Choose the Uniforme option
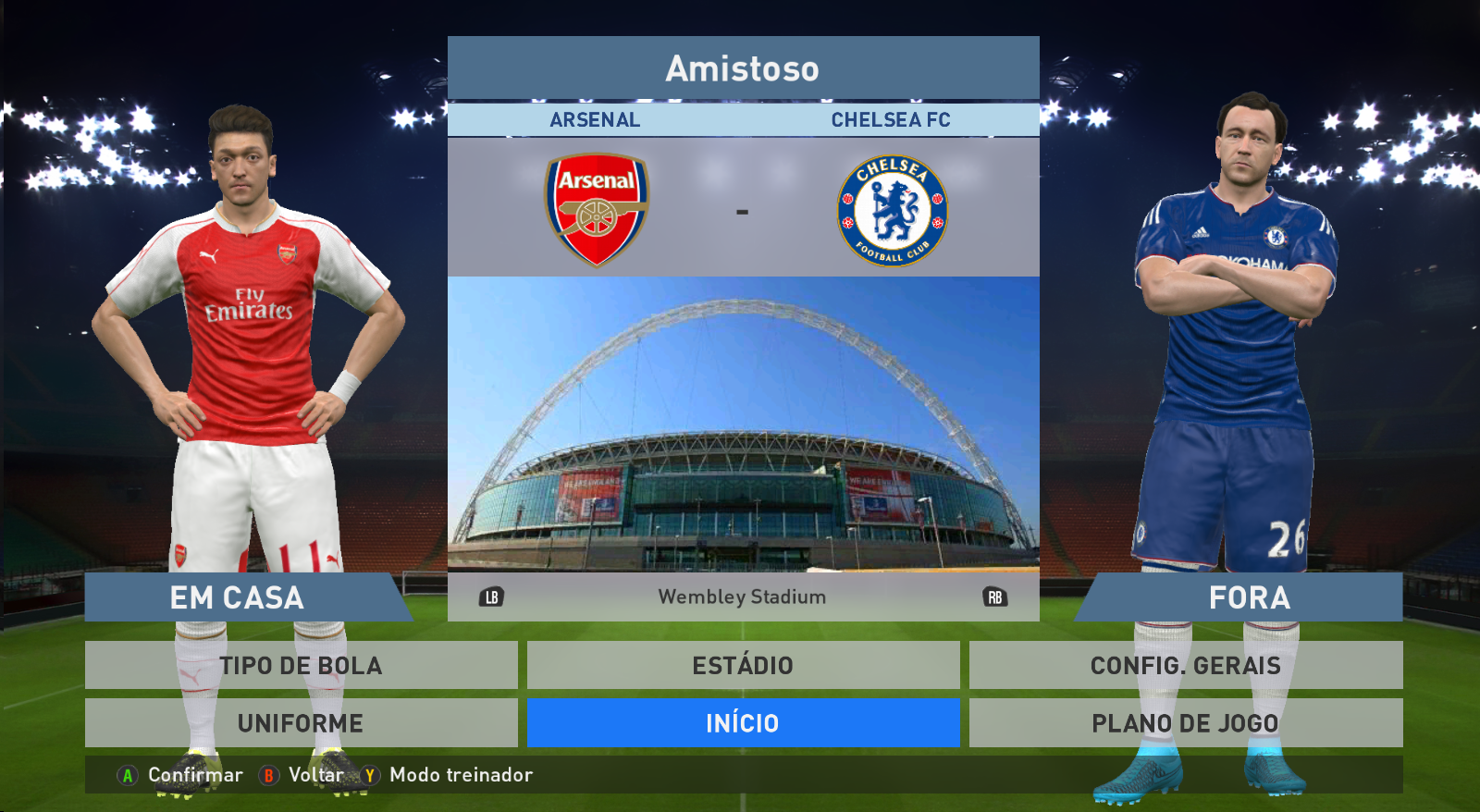Image resolution: width=1480 pixels, height=812 pixels. [301, 722]
